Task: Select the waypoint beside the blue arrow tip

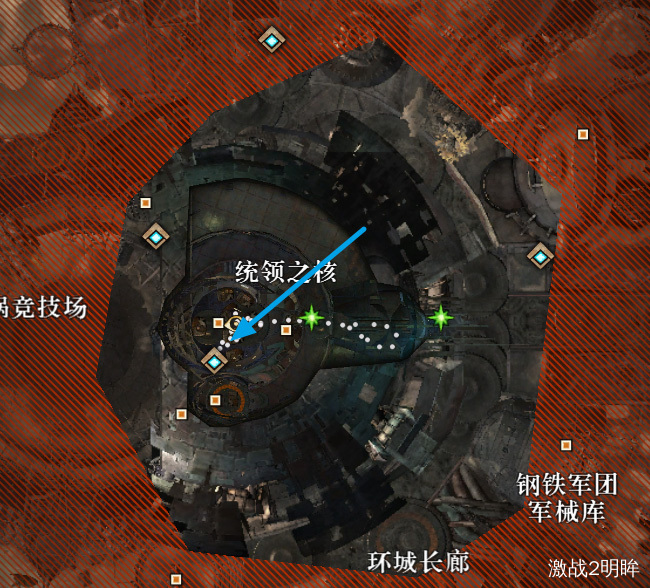Action: point(215,361)
